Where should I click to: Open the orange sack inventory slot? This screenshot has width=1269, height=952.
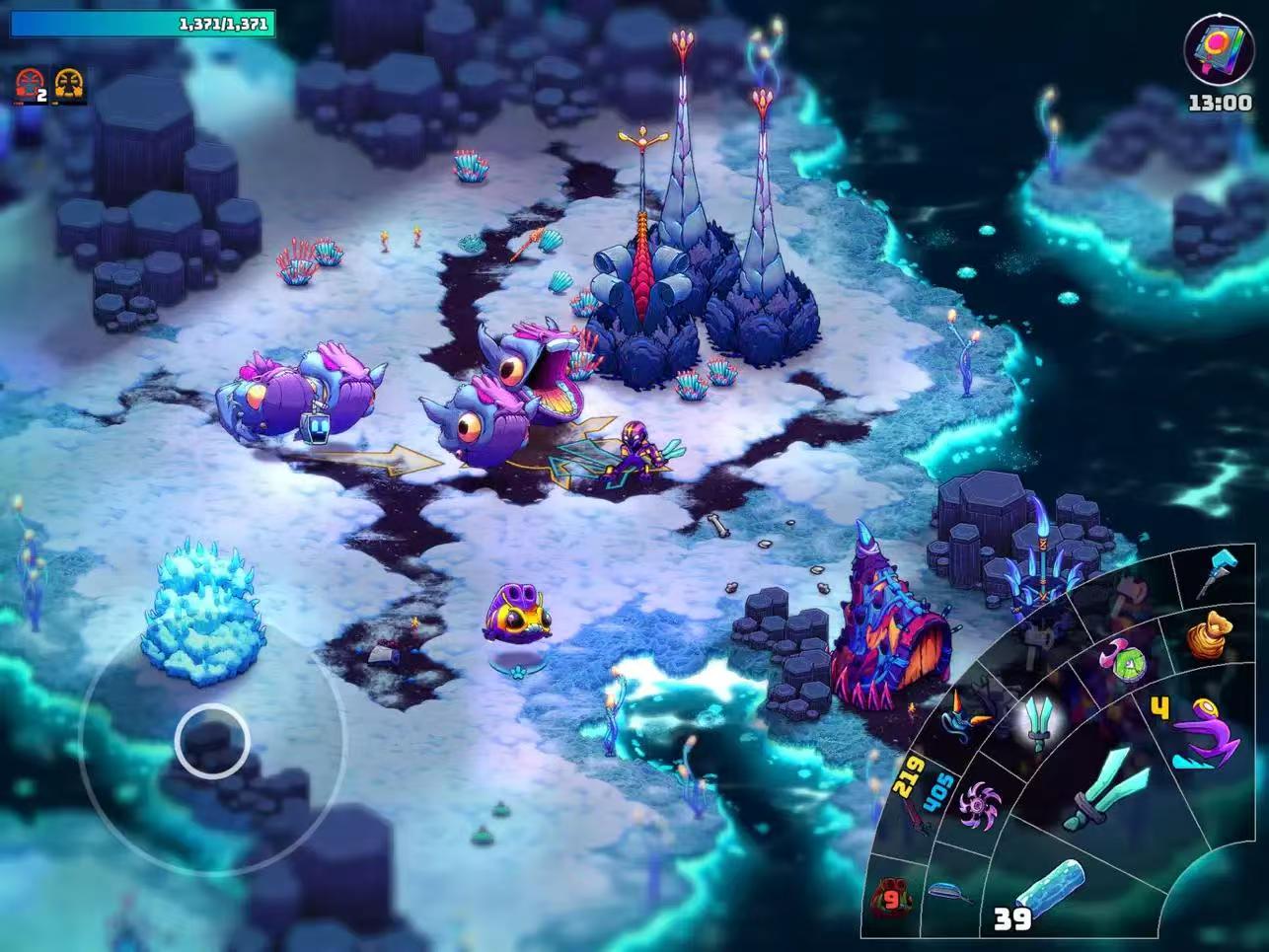(1209, 634)
